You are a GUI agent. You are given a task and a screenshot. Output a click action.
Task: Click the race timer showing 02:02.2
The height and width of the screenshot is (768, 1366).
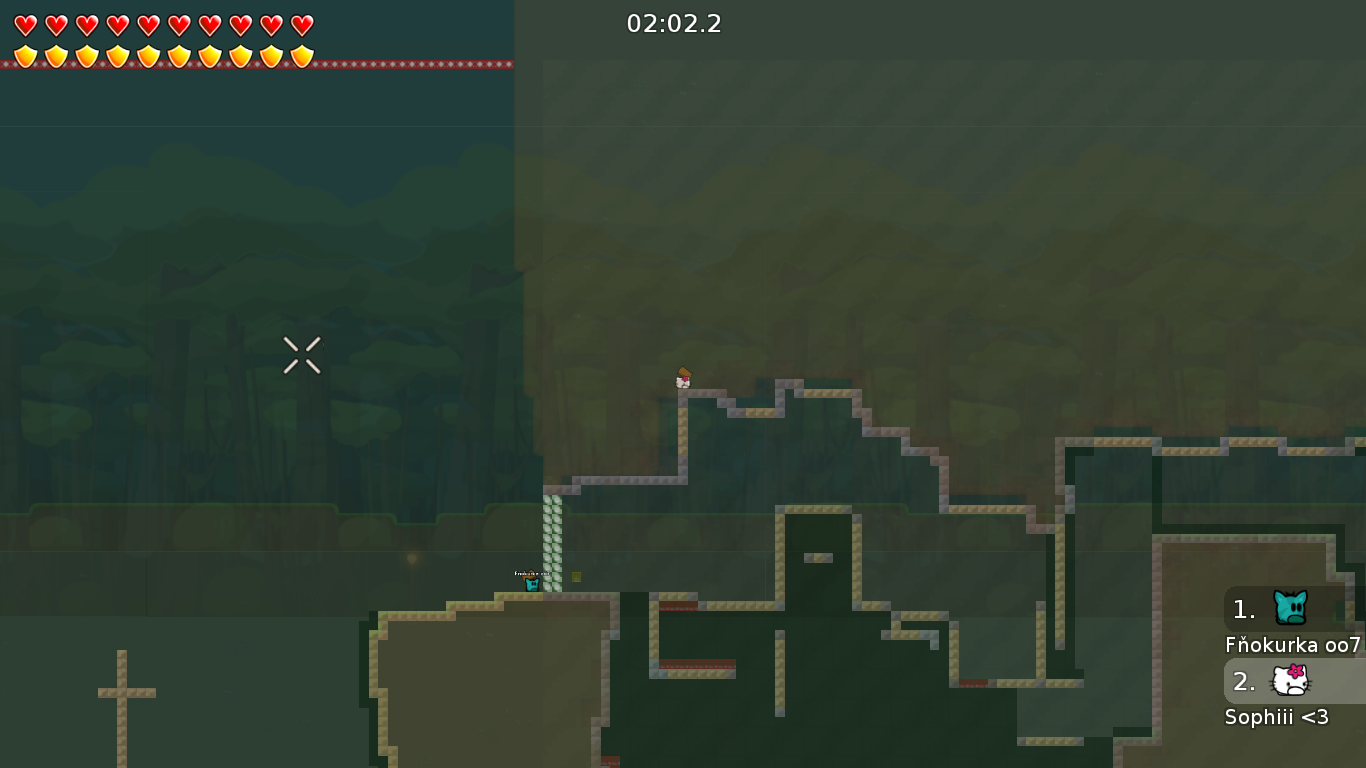[x=676, y=24]
